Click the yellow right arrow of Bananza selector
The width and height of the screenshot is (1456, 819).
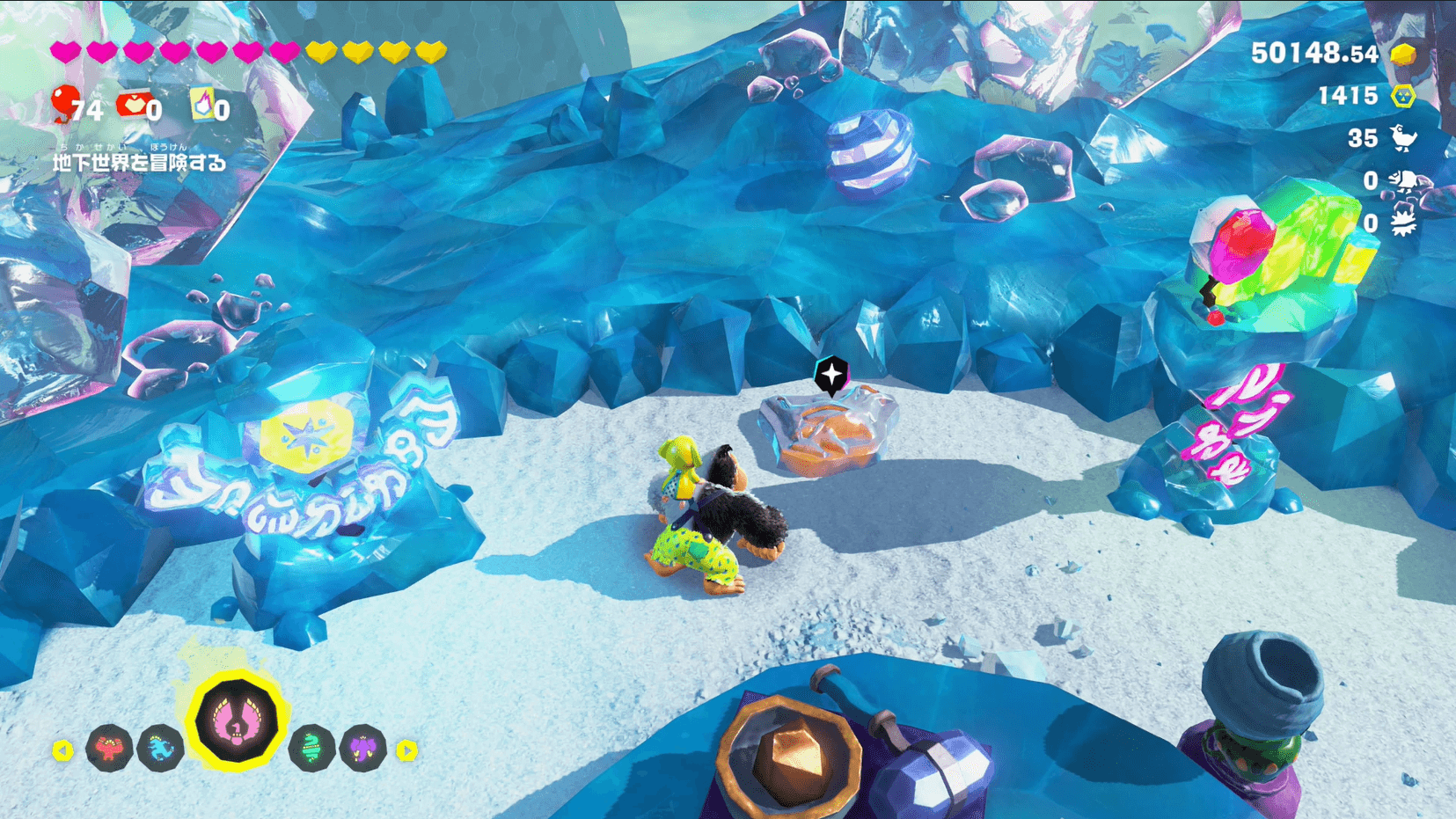[406, 750]
